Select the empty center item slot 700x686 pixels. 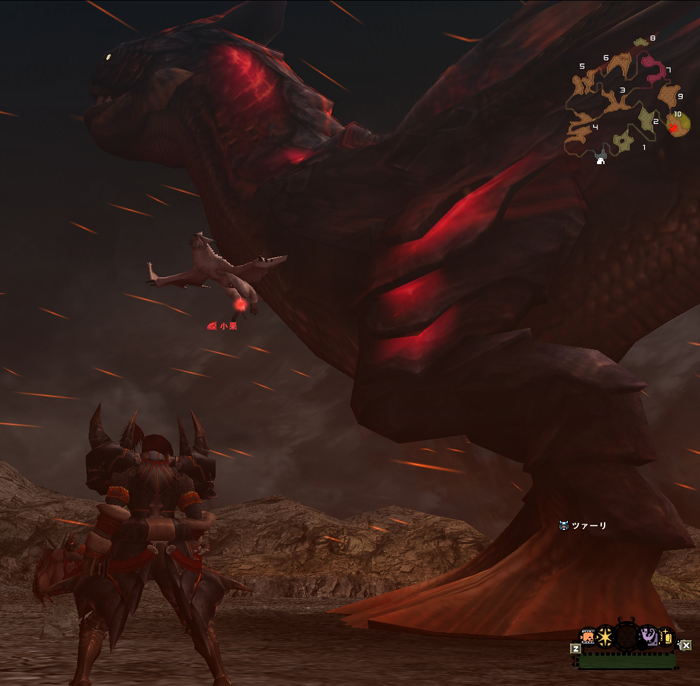click(x=627, y=636)
